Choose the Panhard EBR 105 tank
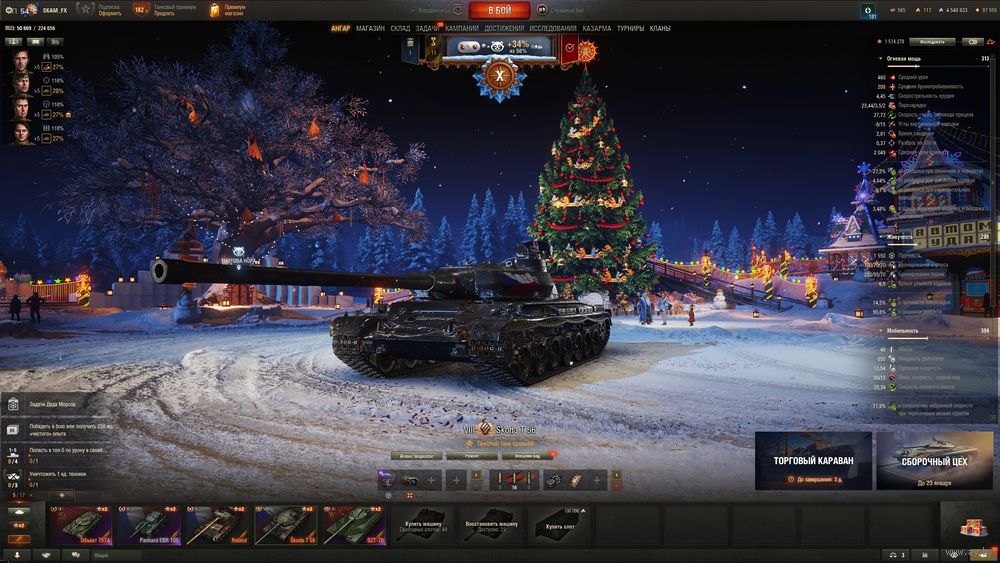Viewport: 1000px width, 563px height. click(150, 523)
